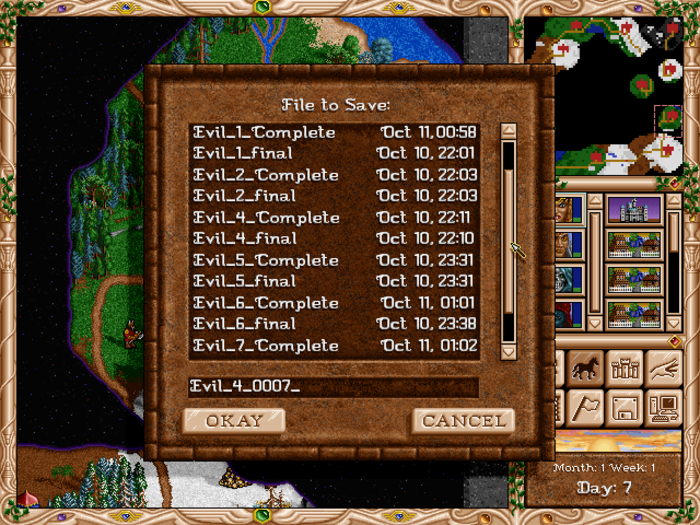
Task: Select the purple castle in the town list
Action: click(x=634, y=211)
